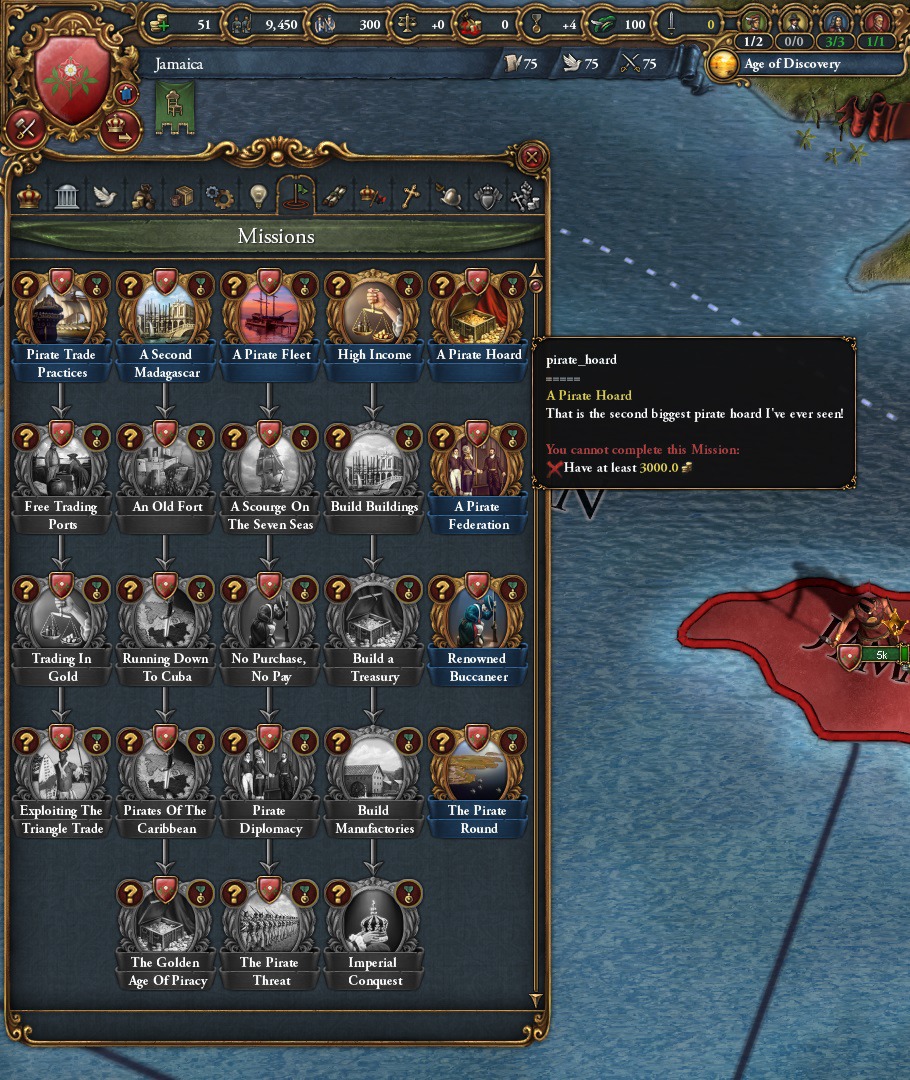
Task: Open the A Second Madagascar mission
Action: [165, 316]
